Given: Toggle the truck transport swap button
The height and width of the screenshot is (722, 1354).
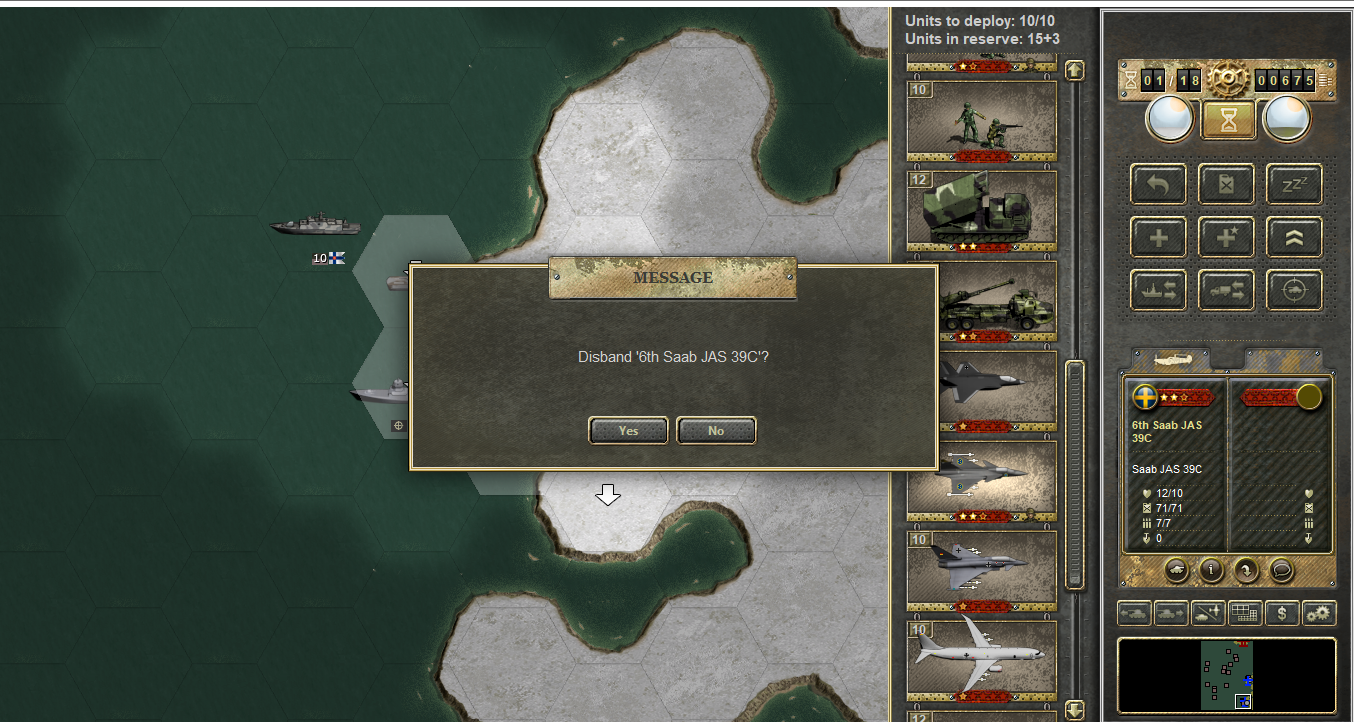Looking at the screenshot, I should coord(1227,290).
